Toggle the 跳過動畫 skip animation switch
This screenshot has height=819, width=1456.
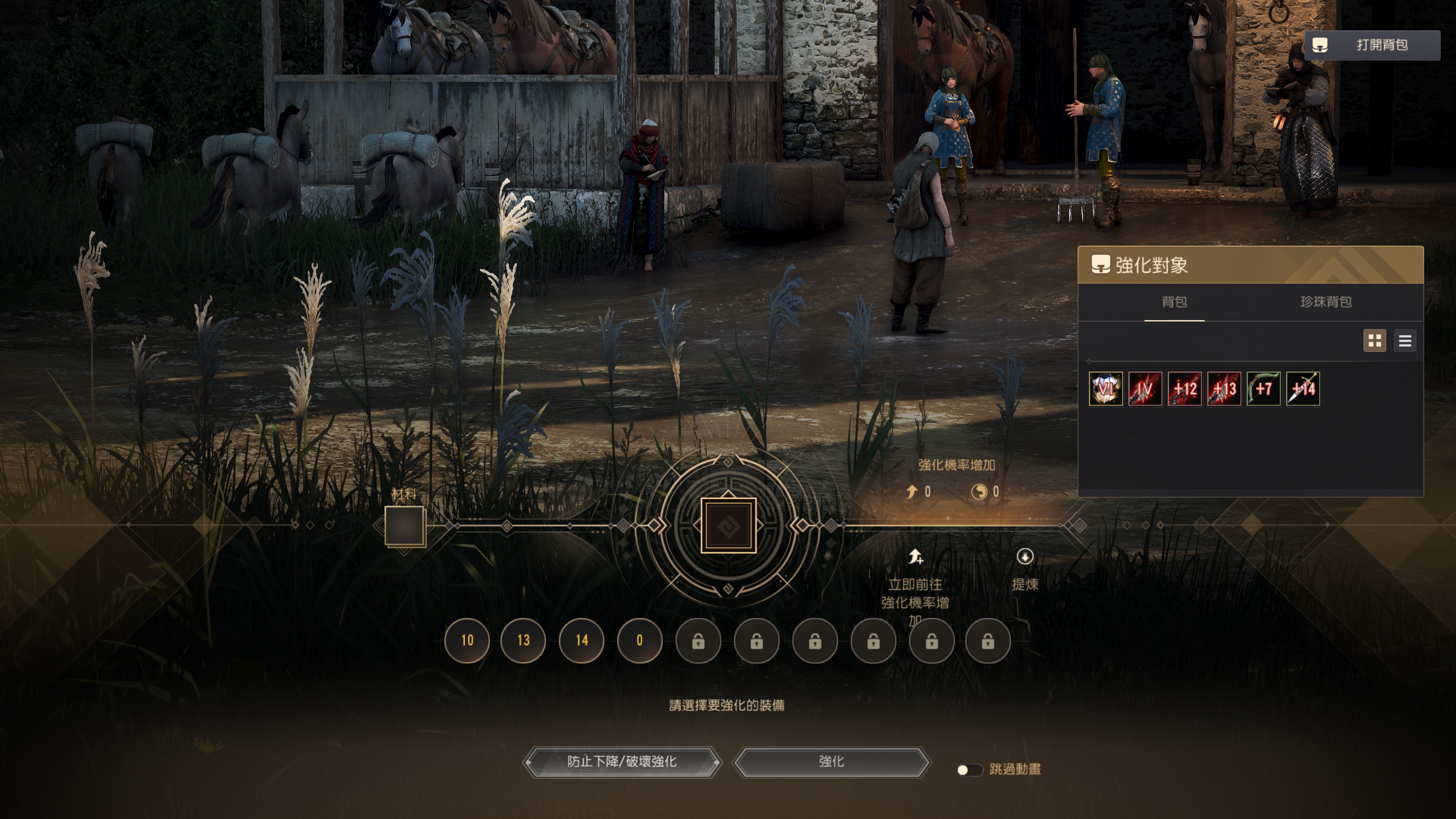[969, 770]
